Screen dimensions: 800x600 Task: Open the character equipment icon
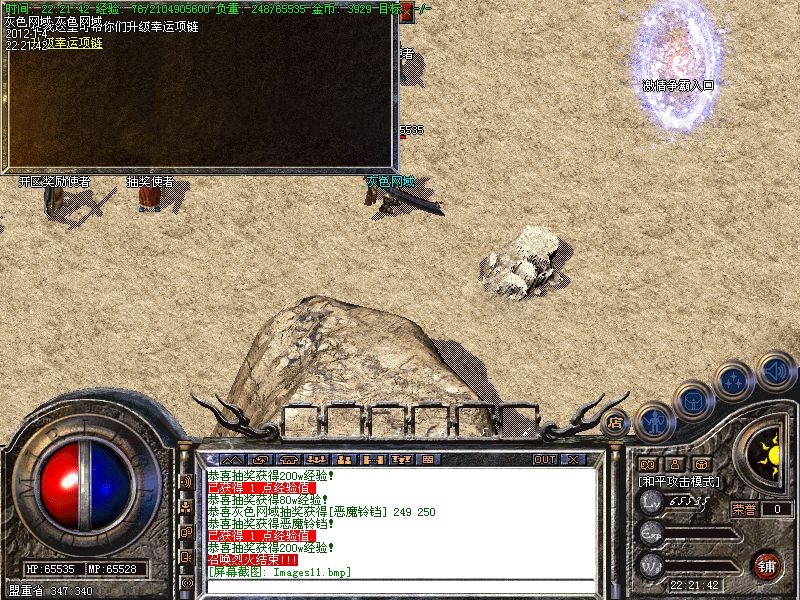tap(655, 421)
